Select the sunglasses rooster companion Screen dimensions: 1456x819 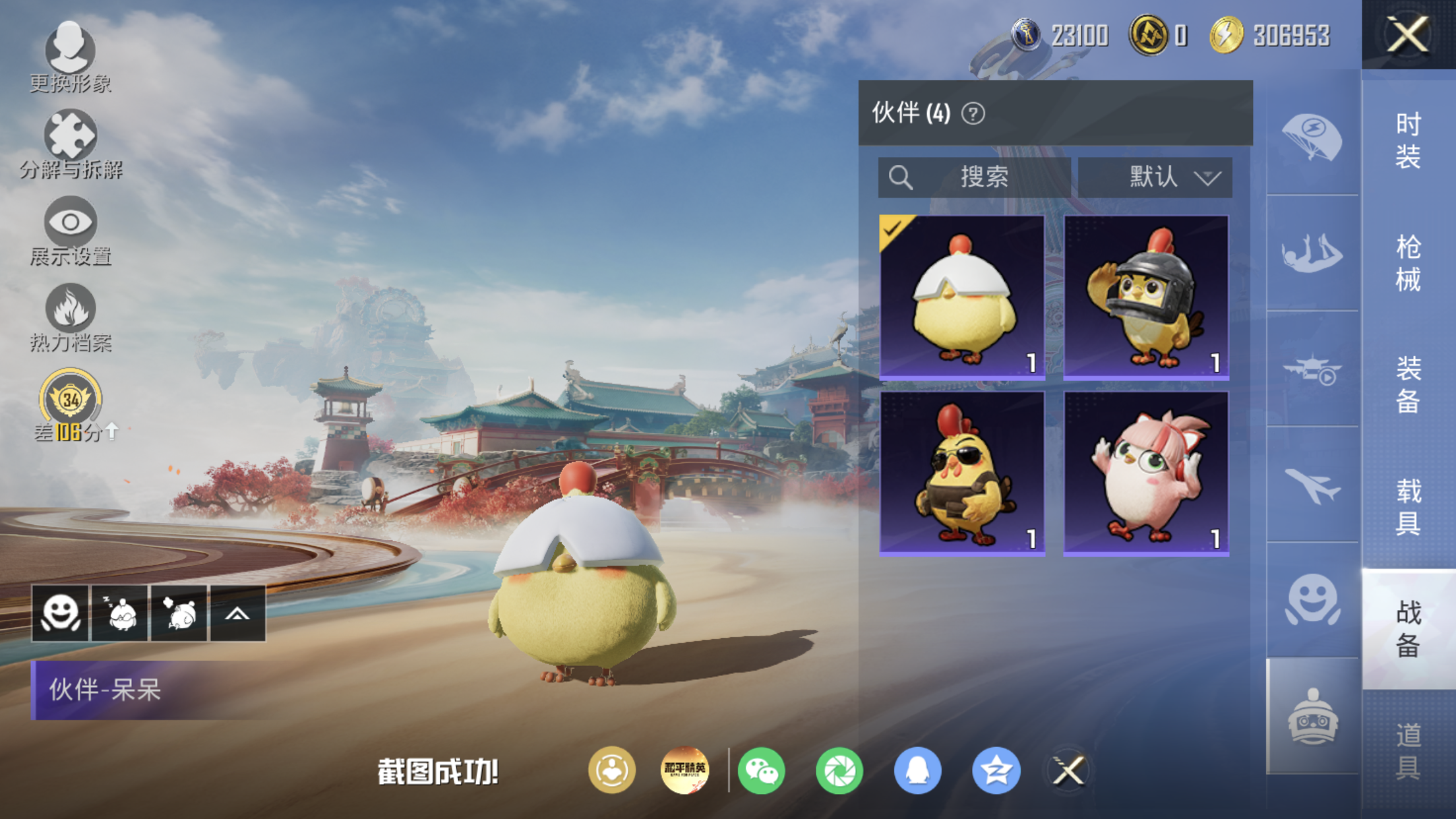click(x=962, y=473)
